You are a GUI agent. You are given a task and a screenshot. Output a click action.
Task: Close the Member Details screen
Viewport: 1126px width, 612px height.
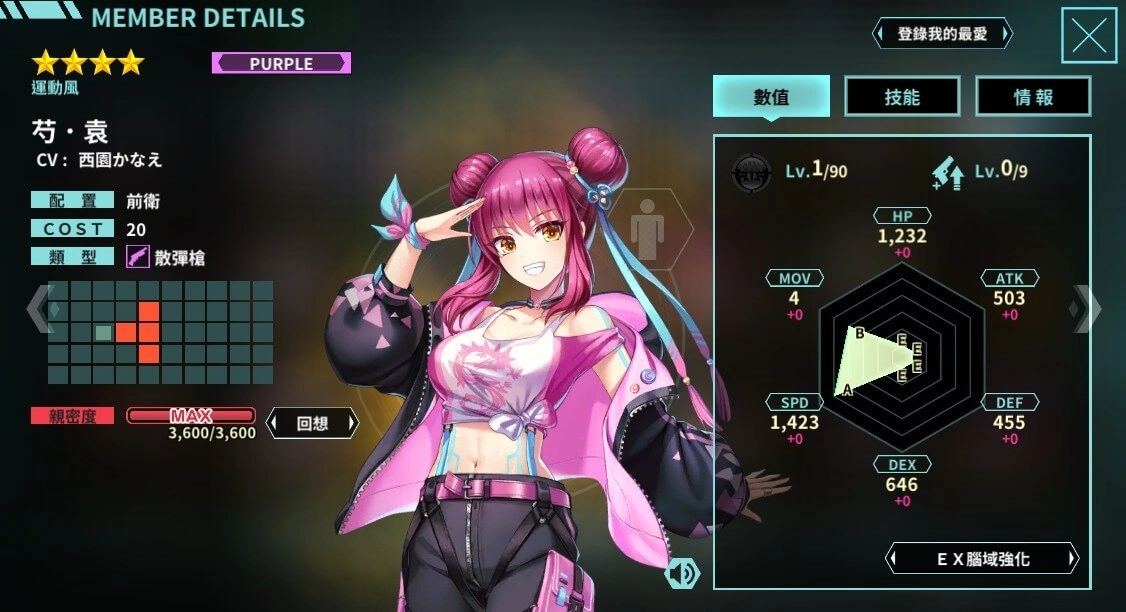click(1088, 35)
